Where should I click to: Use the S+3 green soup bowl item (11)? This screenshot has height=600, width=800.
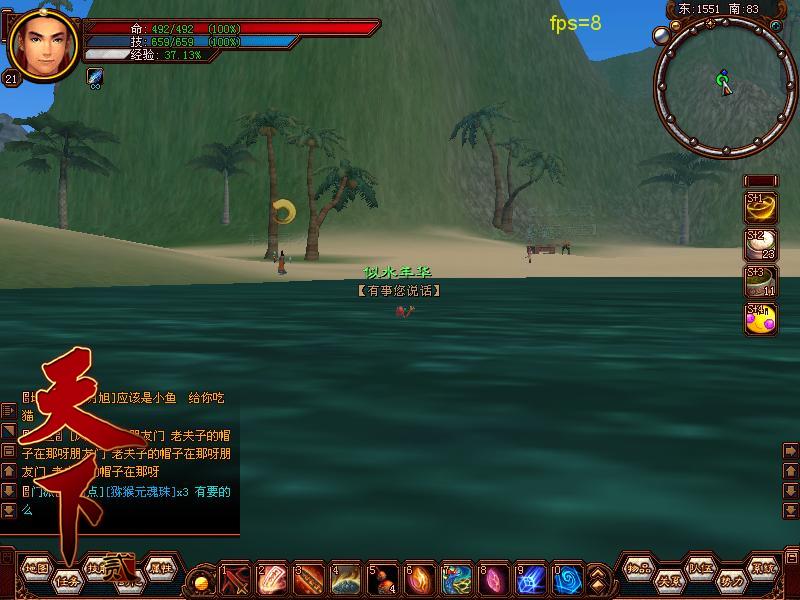tap(762, 281)
